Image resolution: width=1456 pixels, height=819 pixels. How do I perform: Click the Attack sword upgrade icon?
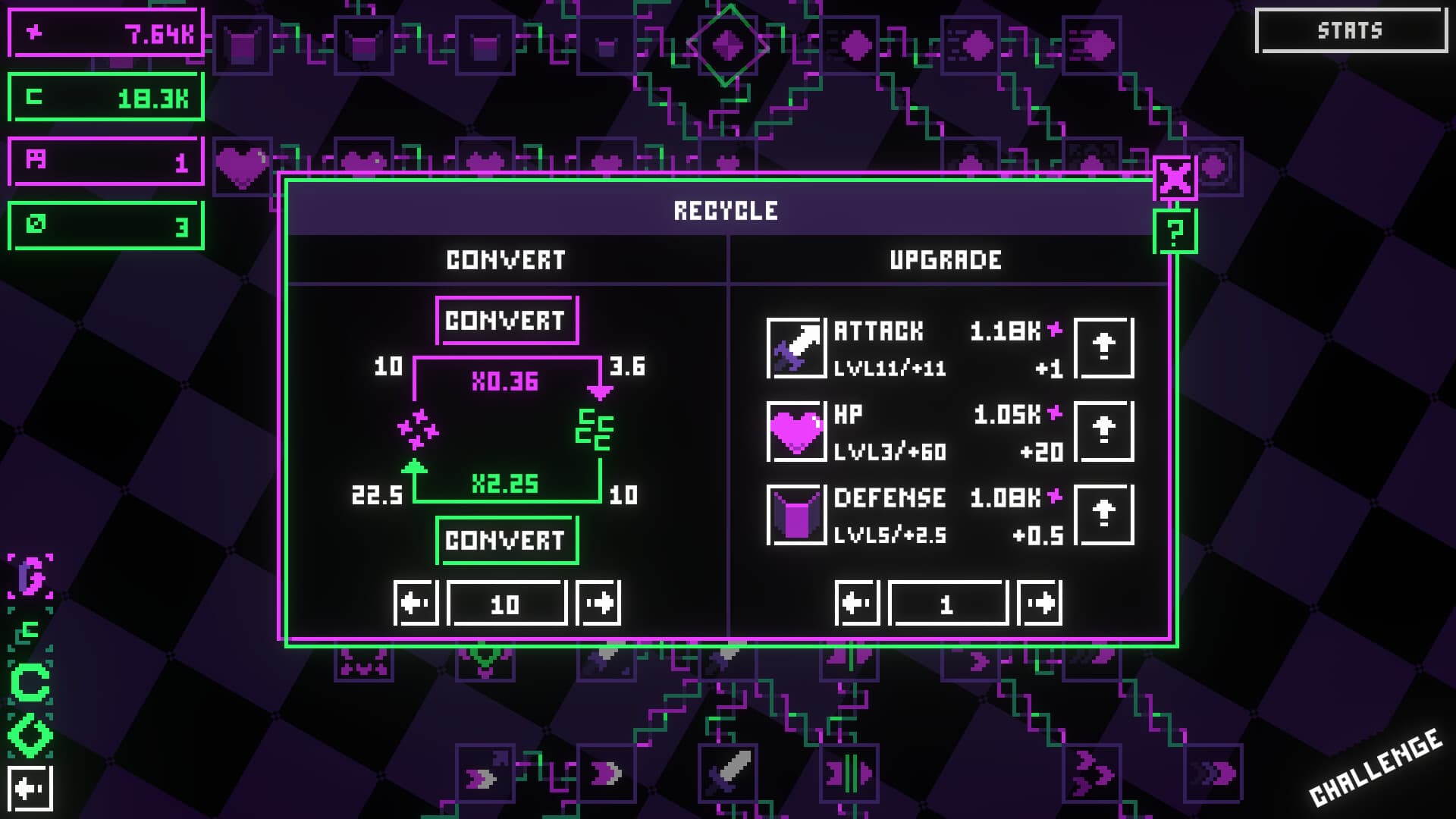[797, 349]
